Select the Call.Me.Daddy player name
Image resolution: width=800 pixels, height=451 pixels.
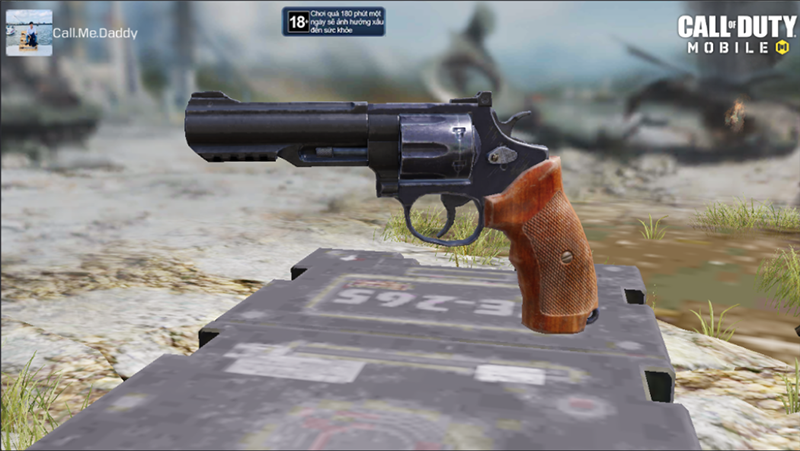pyautogui.click(x=95, y=33)
